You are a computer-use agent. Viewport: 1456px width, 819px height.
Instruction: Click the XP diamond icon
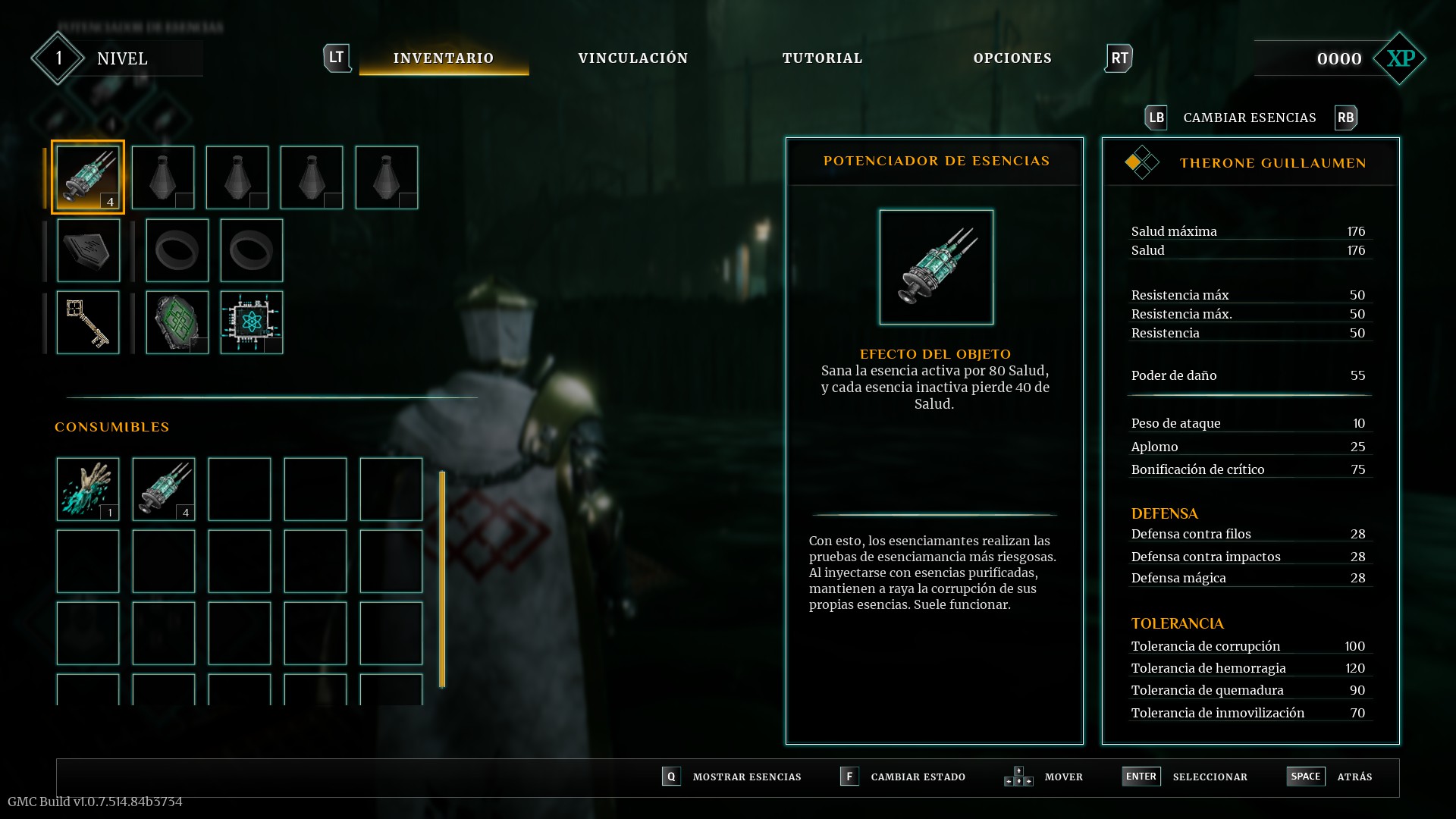tap(1400, 58)
